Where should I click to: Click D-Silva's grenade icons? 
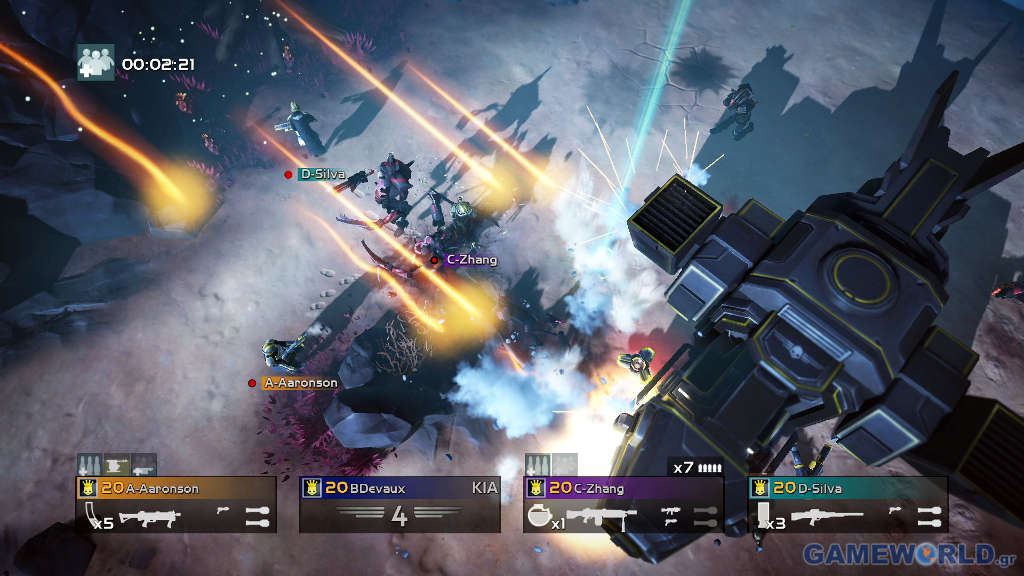tap(929, 516)
